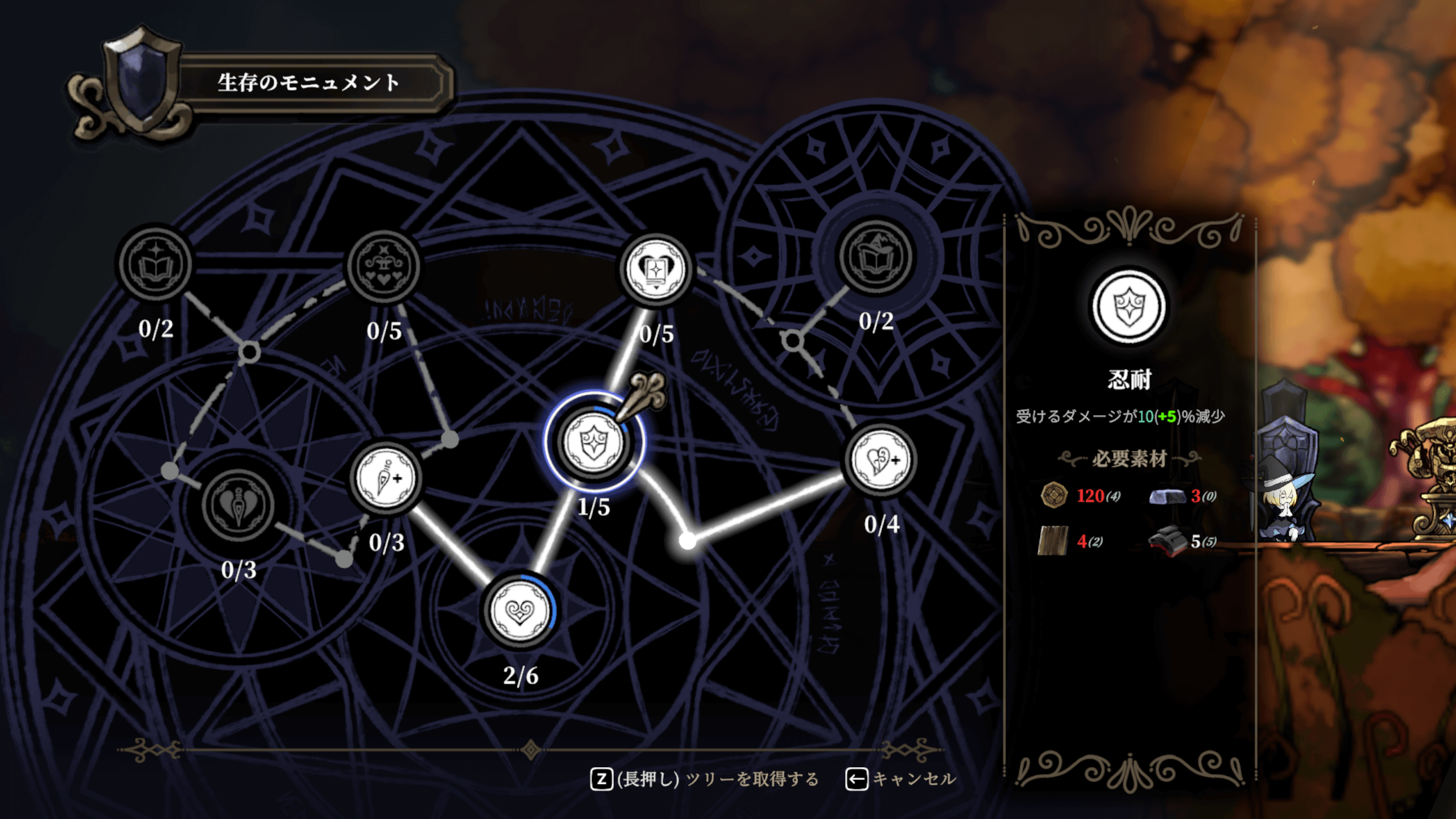
Task: Select the potion plus skill node
Action: pos(386,478)
